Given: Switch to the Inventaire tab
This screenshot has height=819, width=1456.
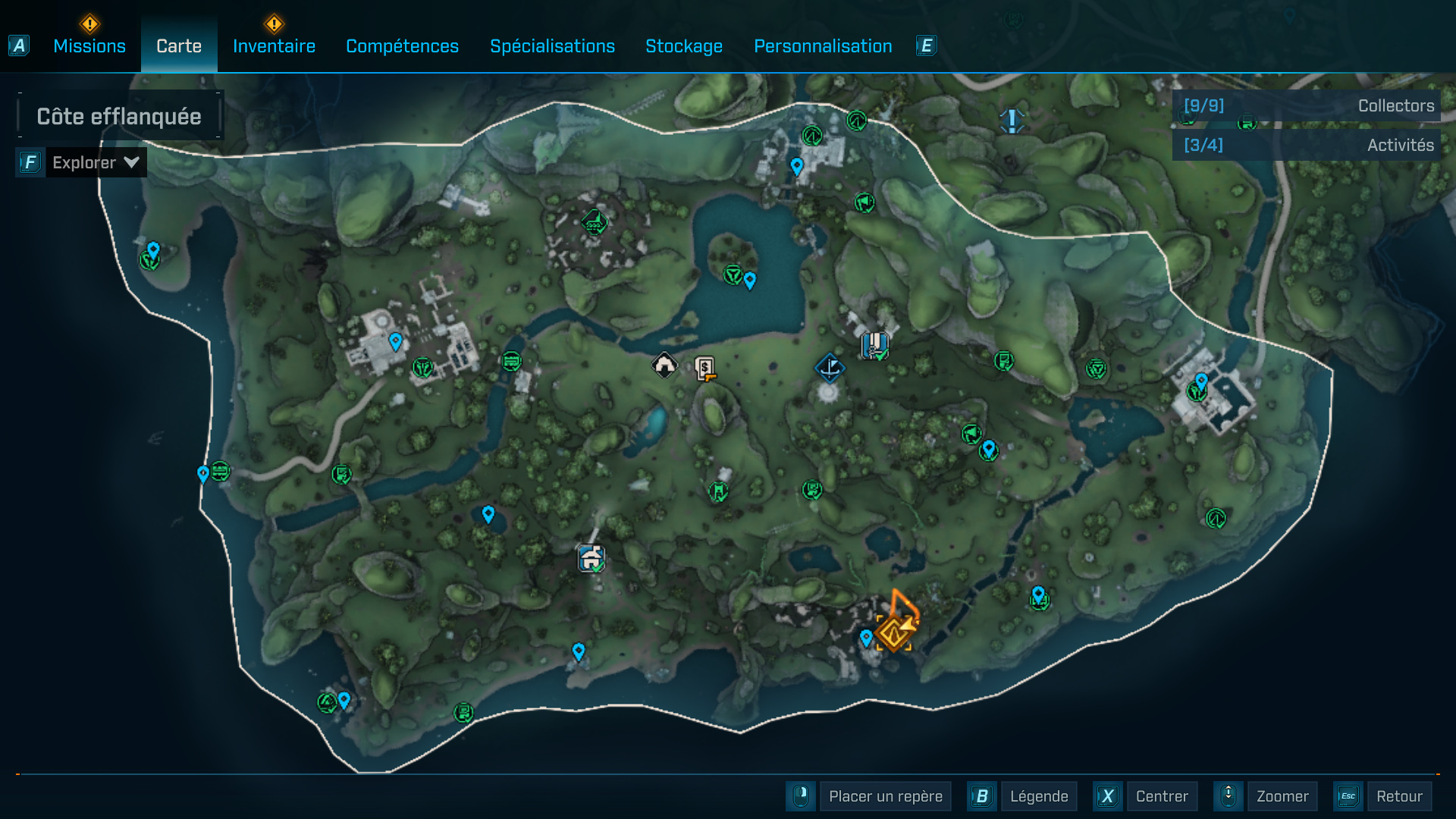Looking at the screenshot, I should click(274, 46).
